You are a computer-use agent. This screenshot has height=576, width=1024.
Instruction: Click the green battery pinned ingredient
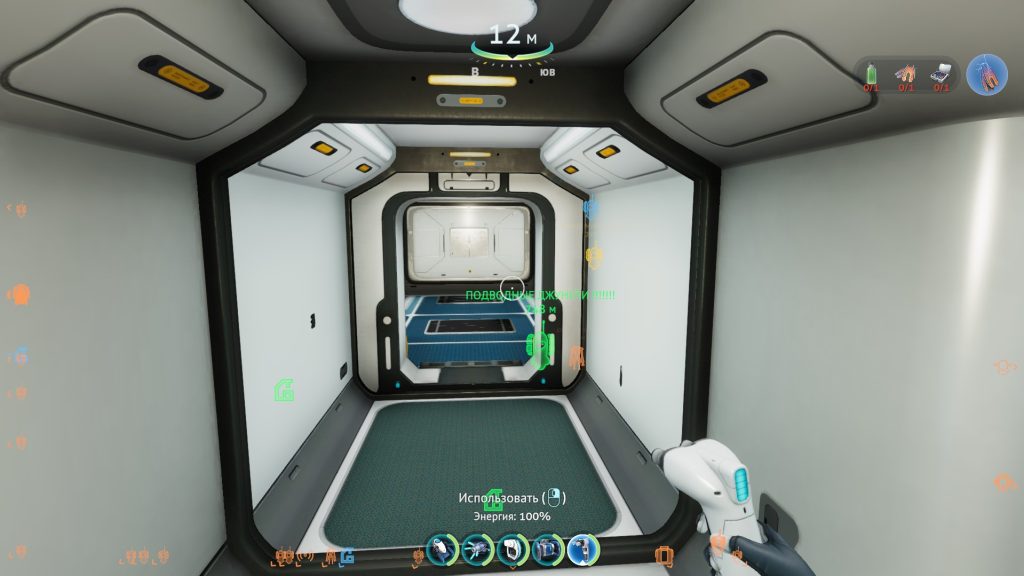tap(871, 74)
